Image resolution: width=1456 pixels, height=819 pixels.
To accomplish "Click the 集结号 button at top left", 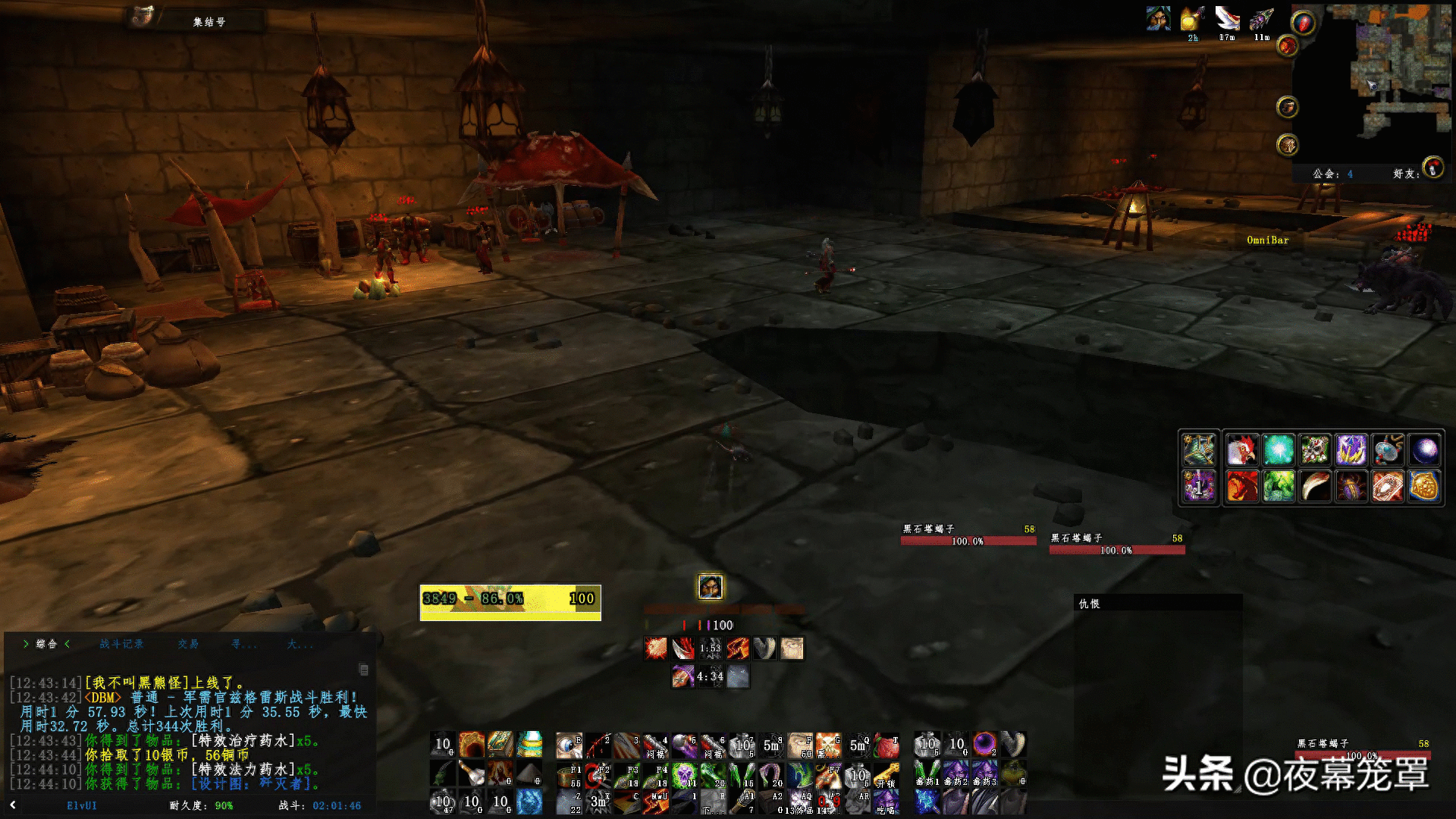I will (x=209, y=22).
